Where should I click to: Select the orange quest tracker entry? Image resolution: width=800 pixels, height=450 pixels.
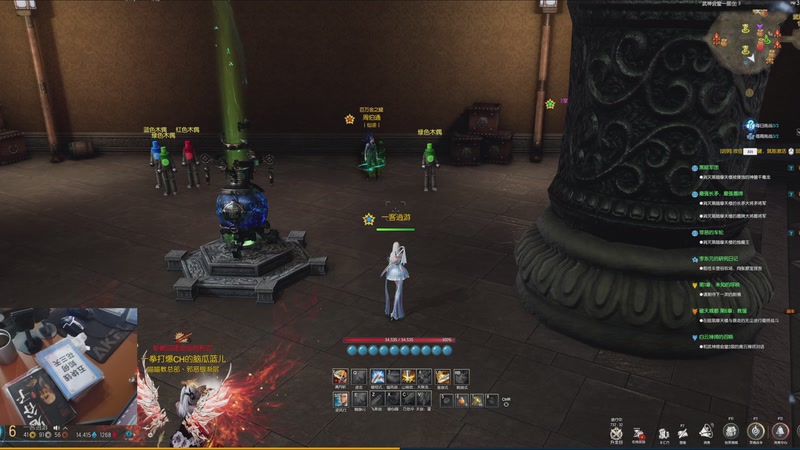coord(720,311)
